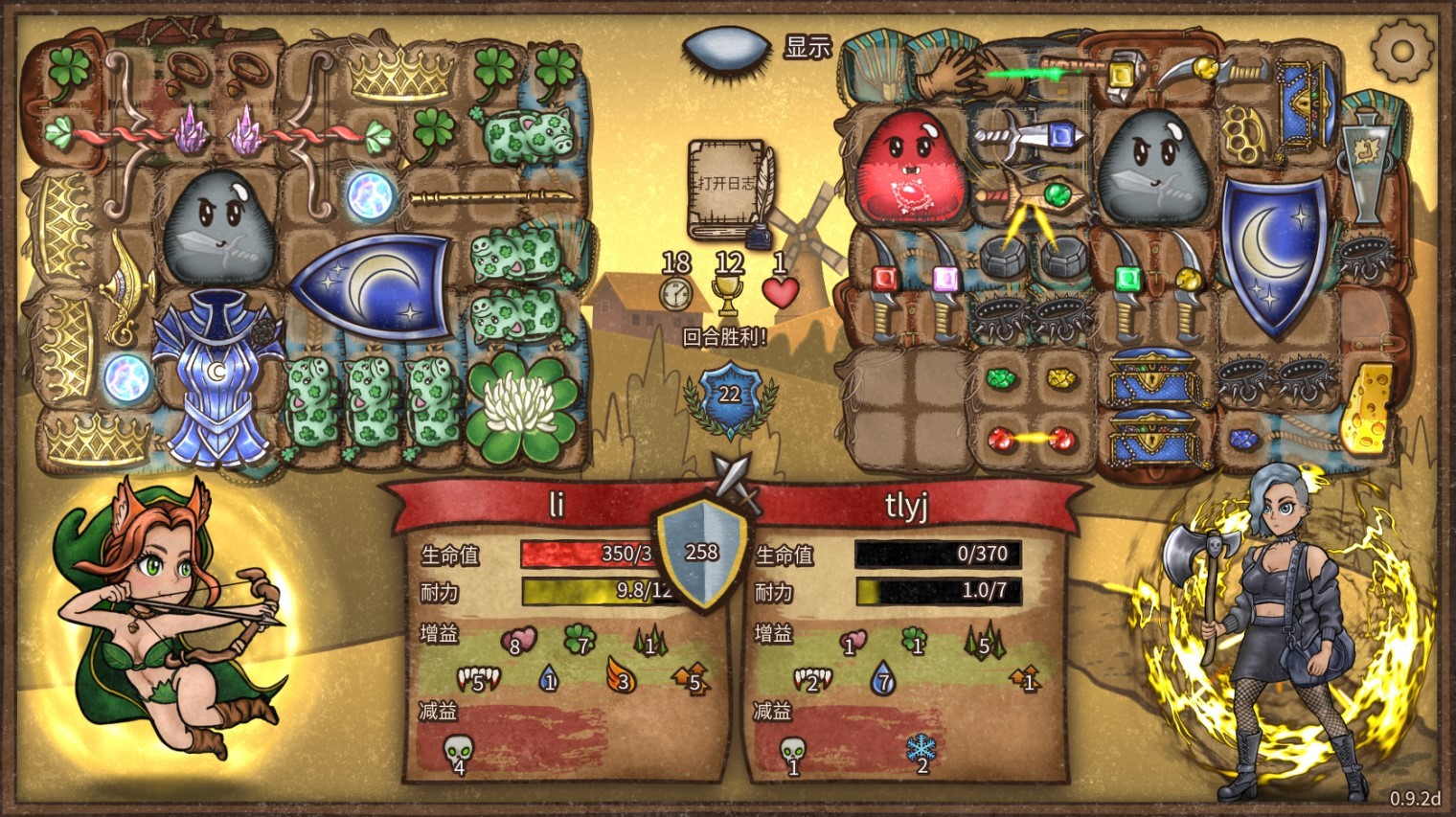The width and height of the screenshot is (1456, 817).
Task: Click the golden genie lamp item
Action: [125, 286]
